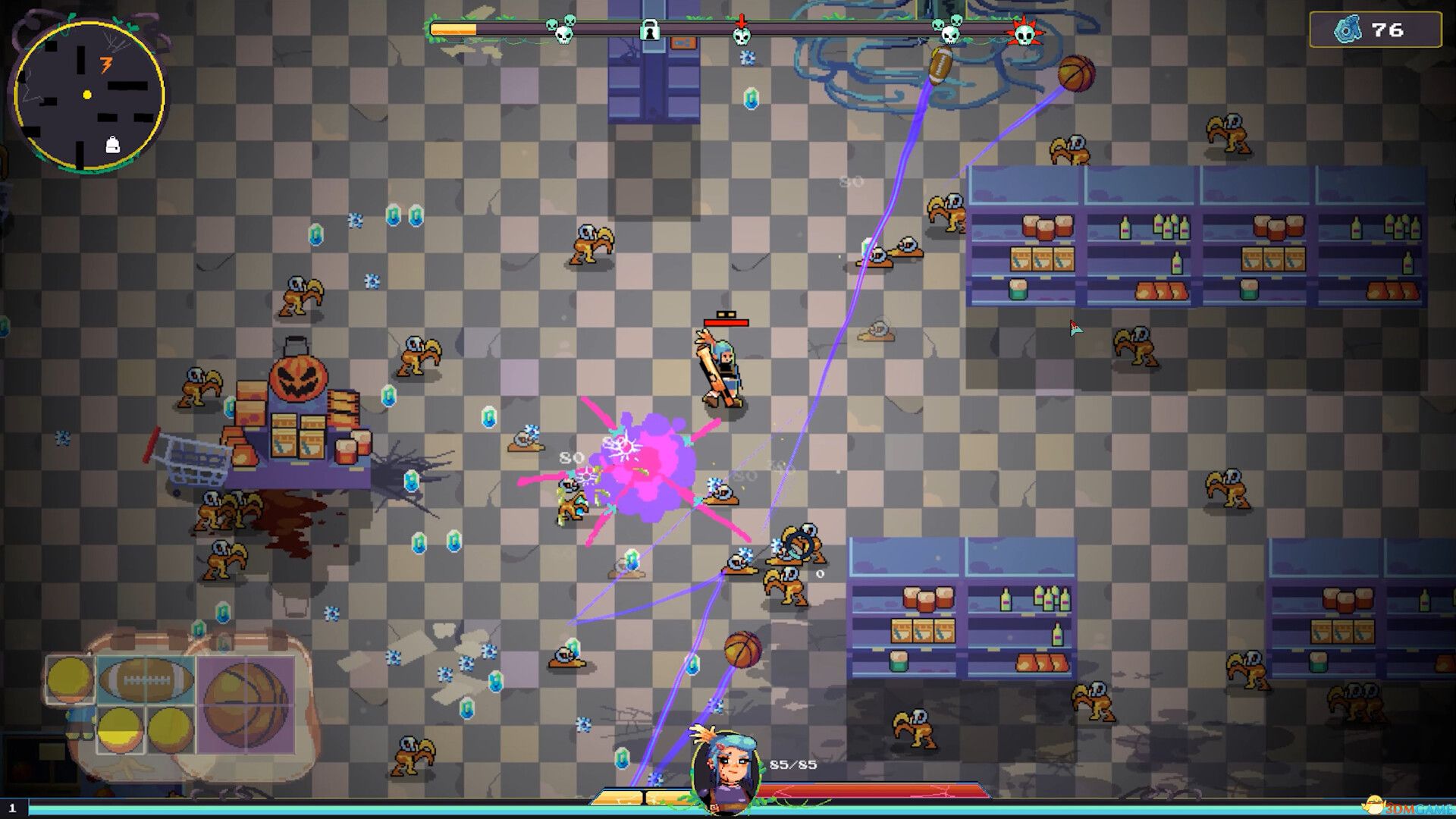The image size is (1456, 819).
Task: Select the American football weapon slot
Action: tap(145, 679)
